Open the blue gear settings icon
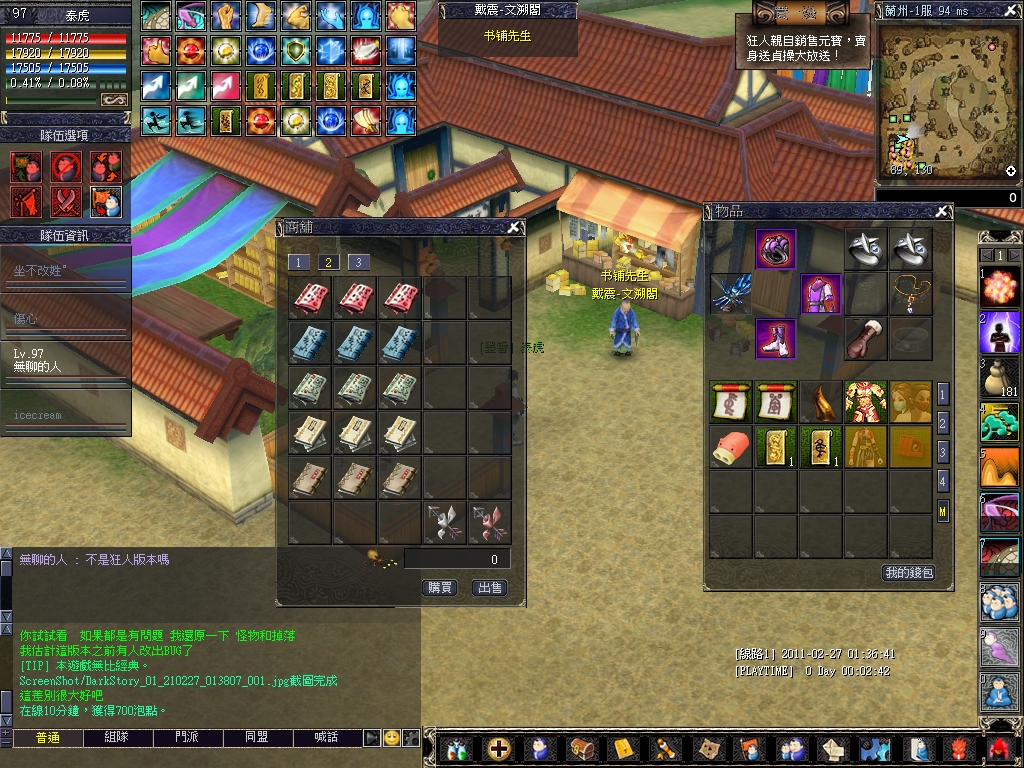 [x=875, y=748]
